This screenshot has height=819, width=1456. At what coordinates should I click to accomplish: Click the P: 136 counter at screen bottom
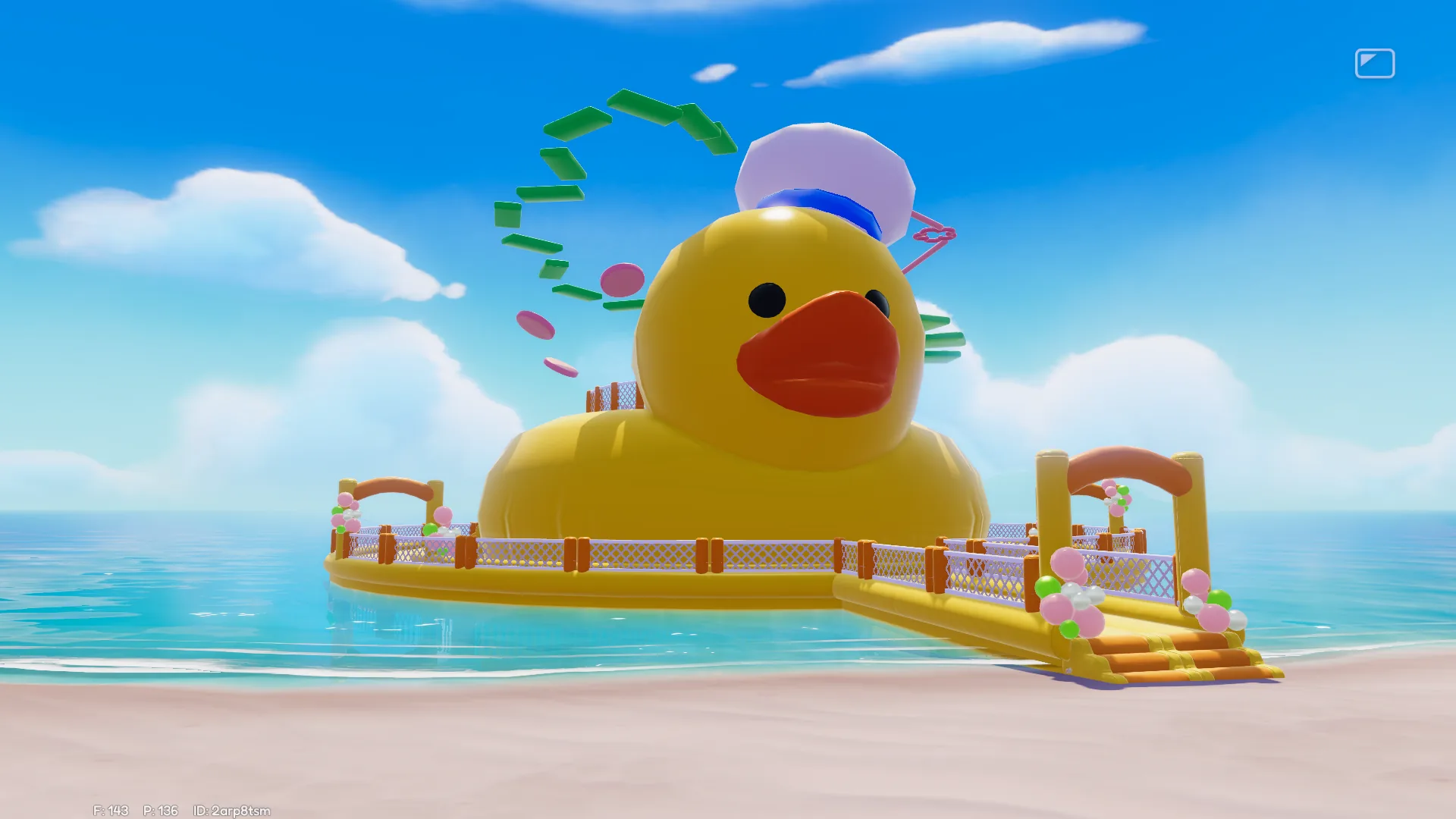pyautogui.click(x=159, y=810)
